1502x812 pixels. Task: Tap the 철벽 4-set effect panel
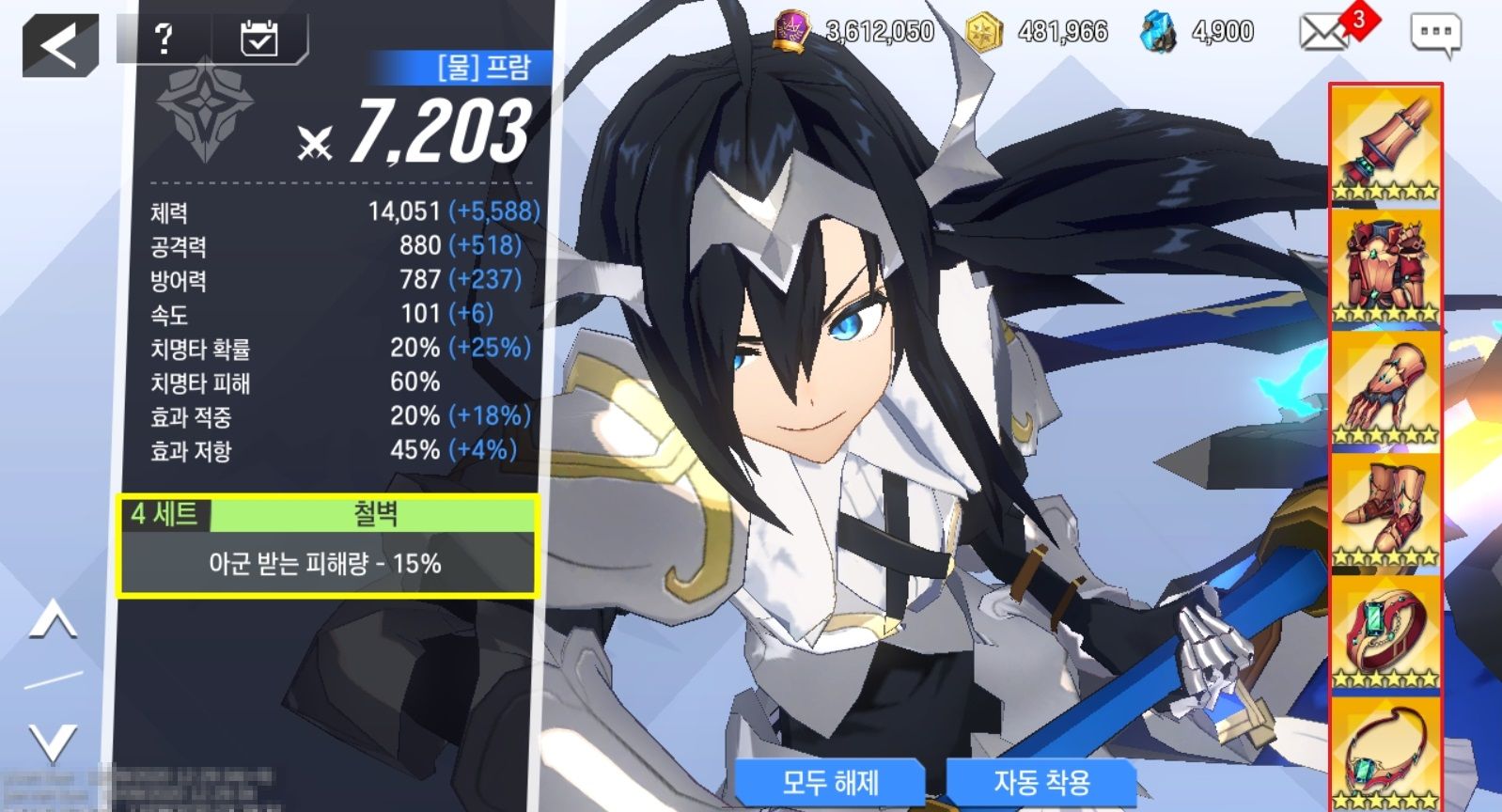tap(328, 546)
